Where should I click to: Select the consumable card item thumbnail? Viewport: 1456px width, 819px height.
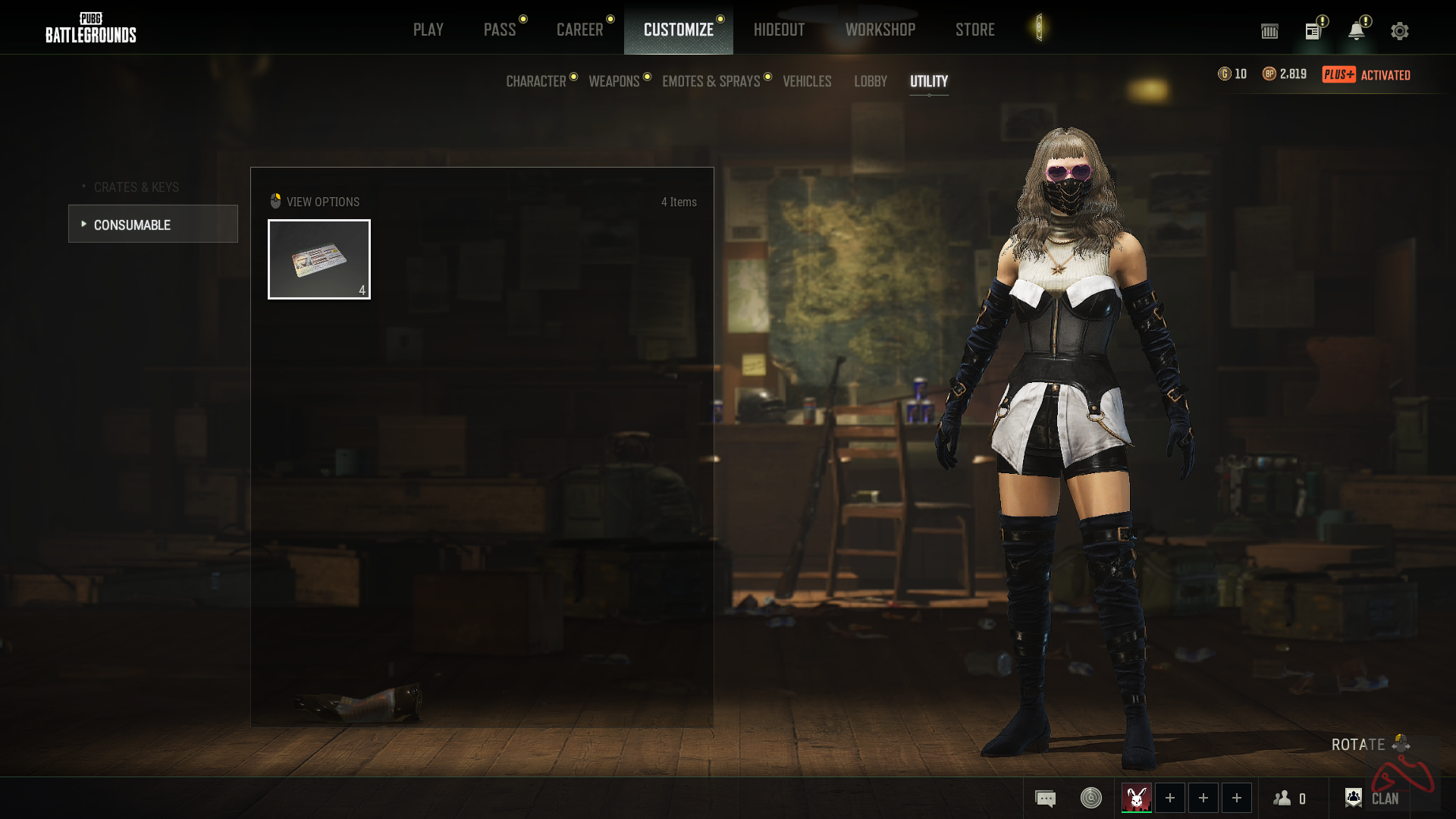pyautogui.click(x=319, y=259)
